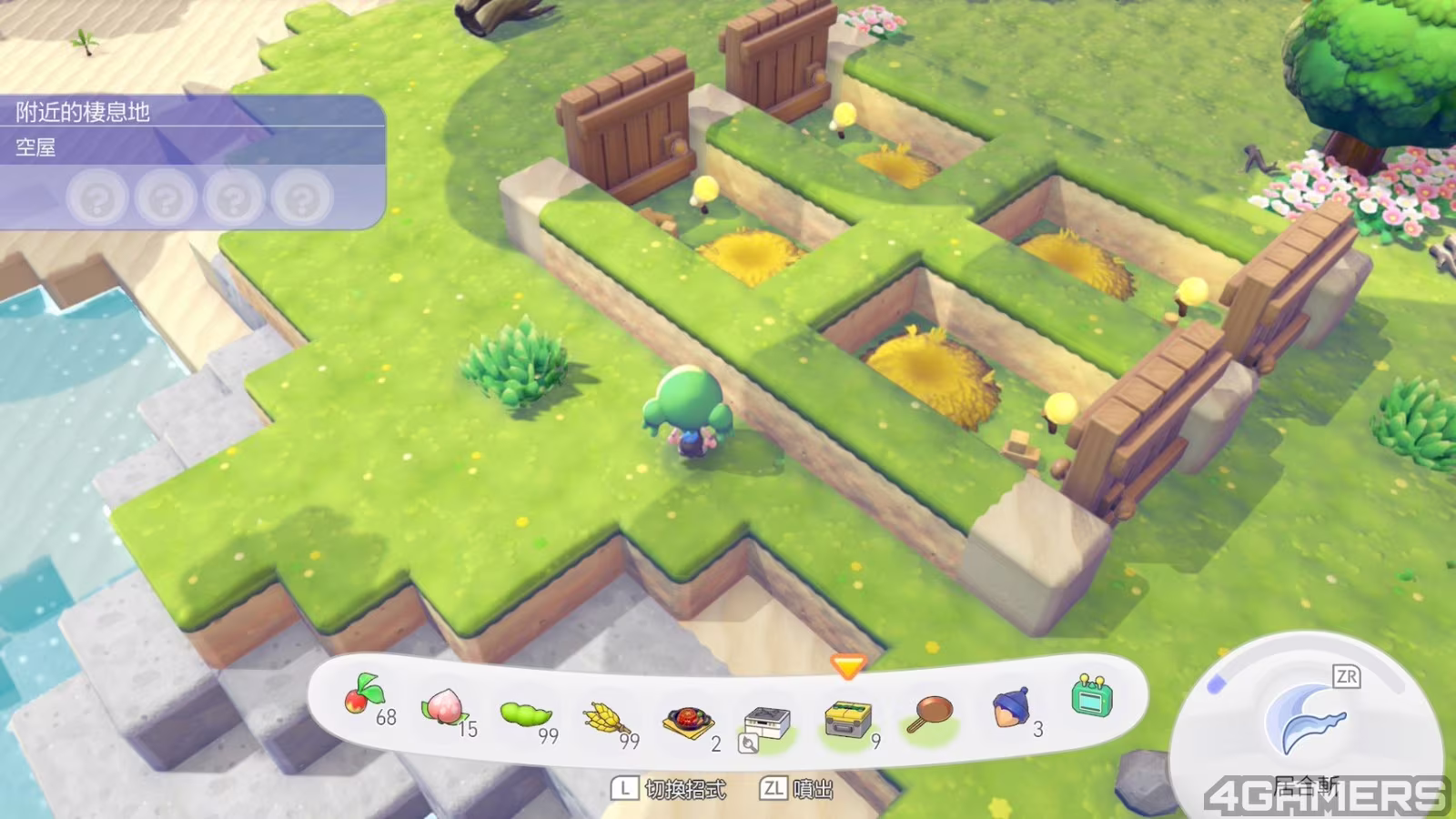Choose the white stove item slot

coord(767,723)
